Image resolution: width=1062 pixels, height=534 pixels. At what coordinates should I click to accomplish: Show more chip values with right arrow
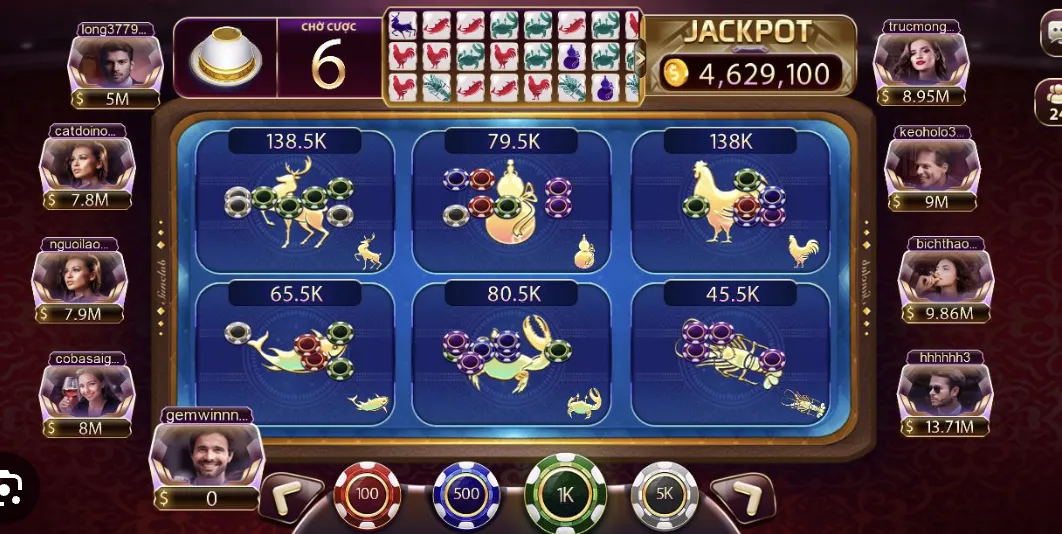(743, 497)
